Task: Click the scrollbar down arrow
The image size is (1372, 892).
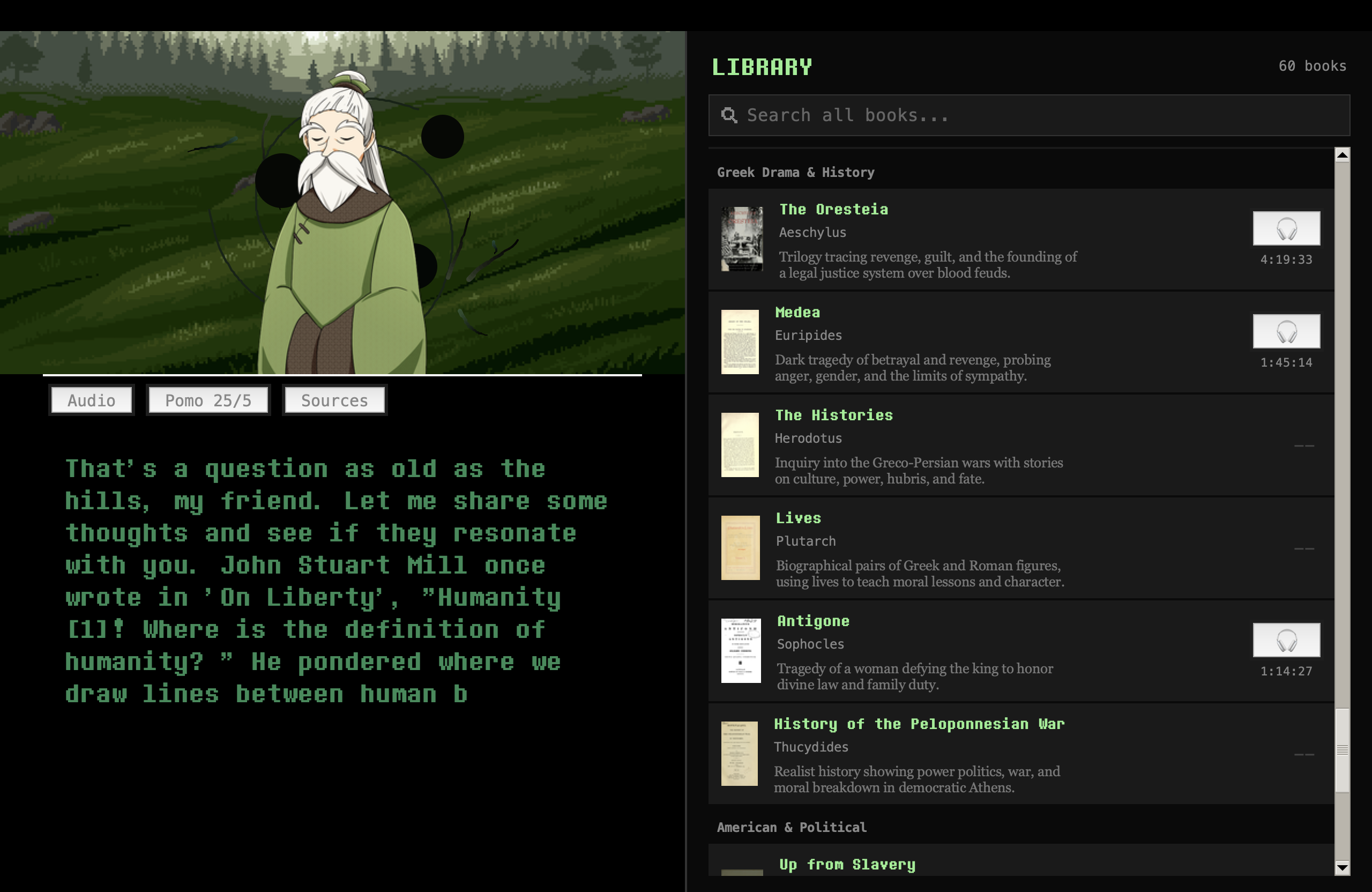Action: pyautogui.click(x=1343, y=867)
